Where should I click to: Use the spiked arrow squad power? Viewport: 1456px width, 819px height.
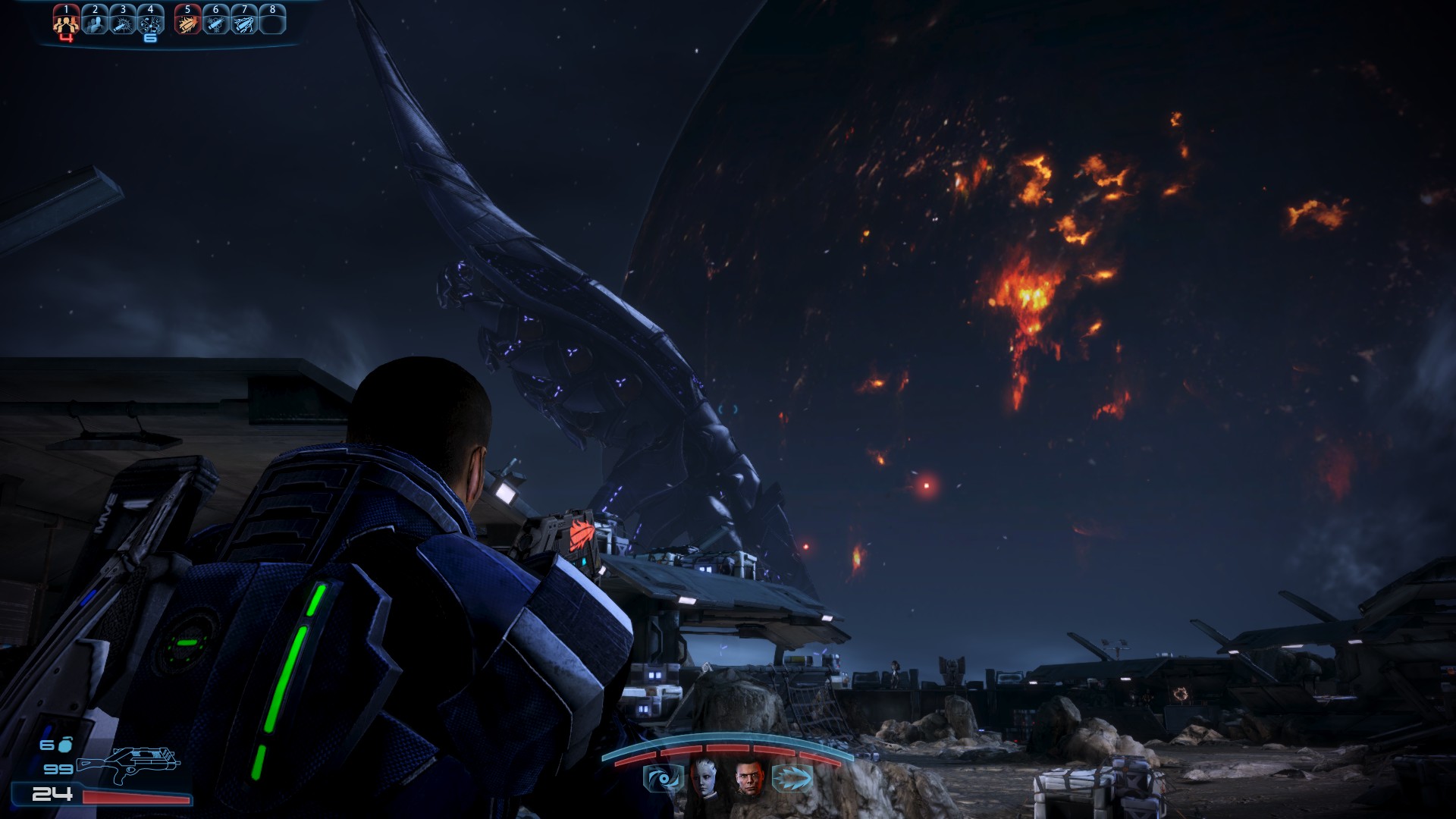coord(792,778)
